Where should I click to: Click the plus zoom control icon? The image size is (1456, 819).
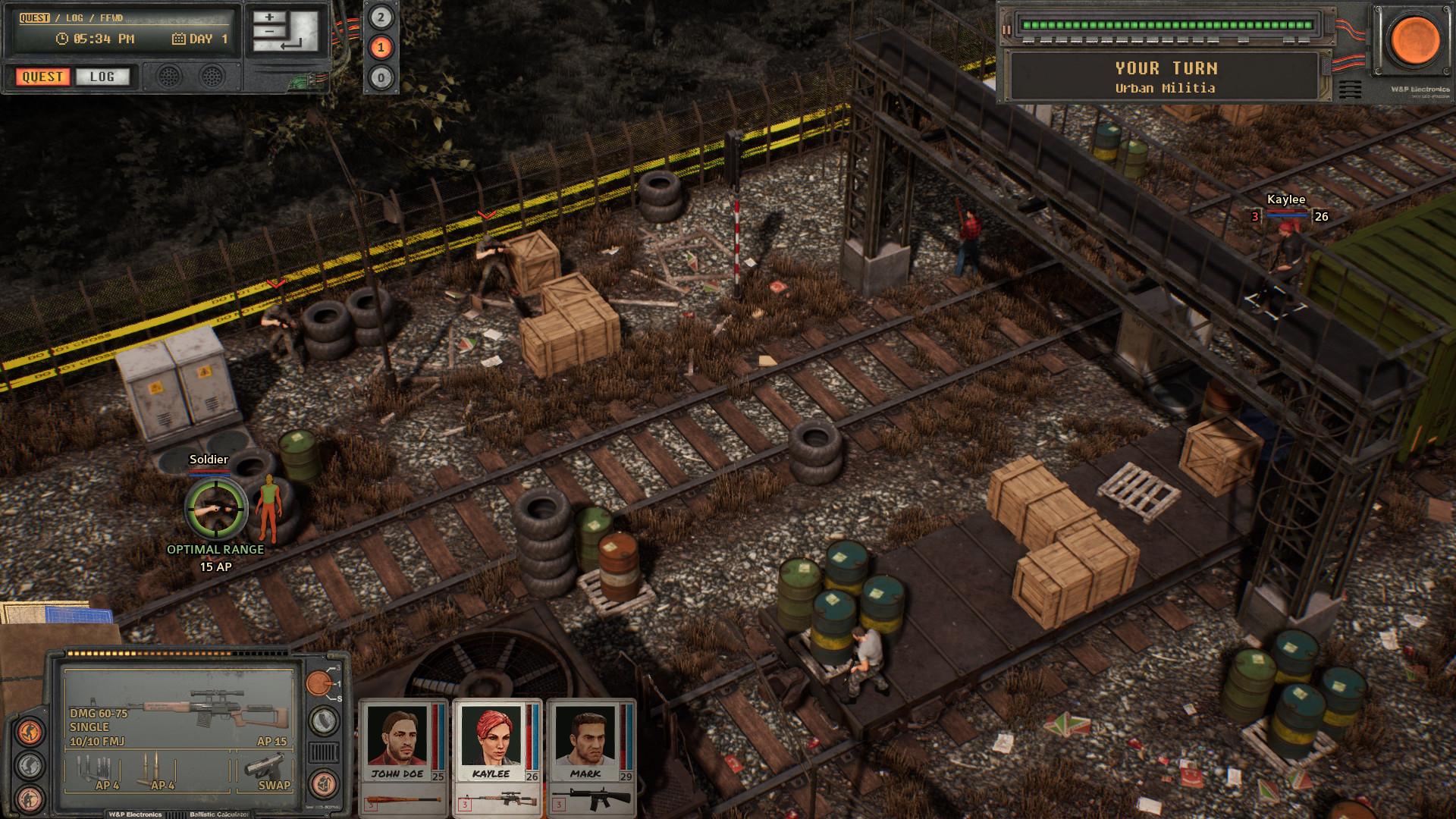pos(268,17)
